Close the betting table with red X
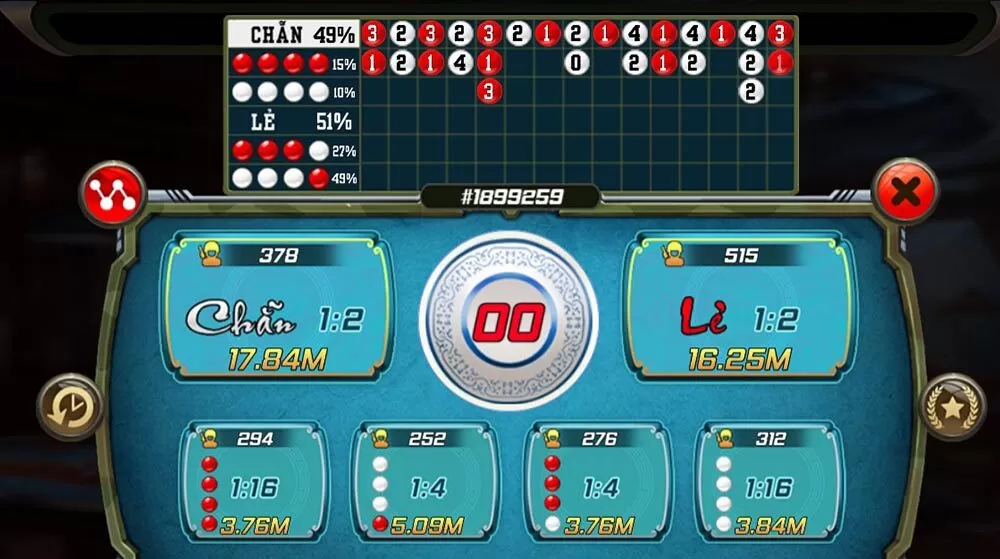1000x559 pixels. [x=905, y=190]
